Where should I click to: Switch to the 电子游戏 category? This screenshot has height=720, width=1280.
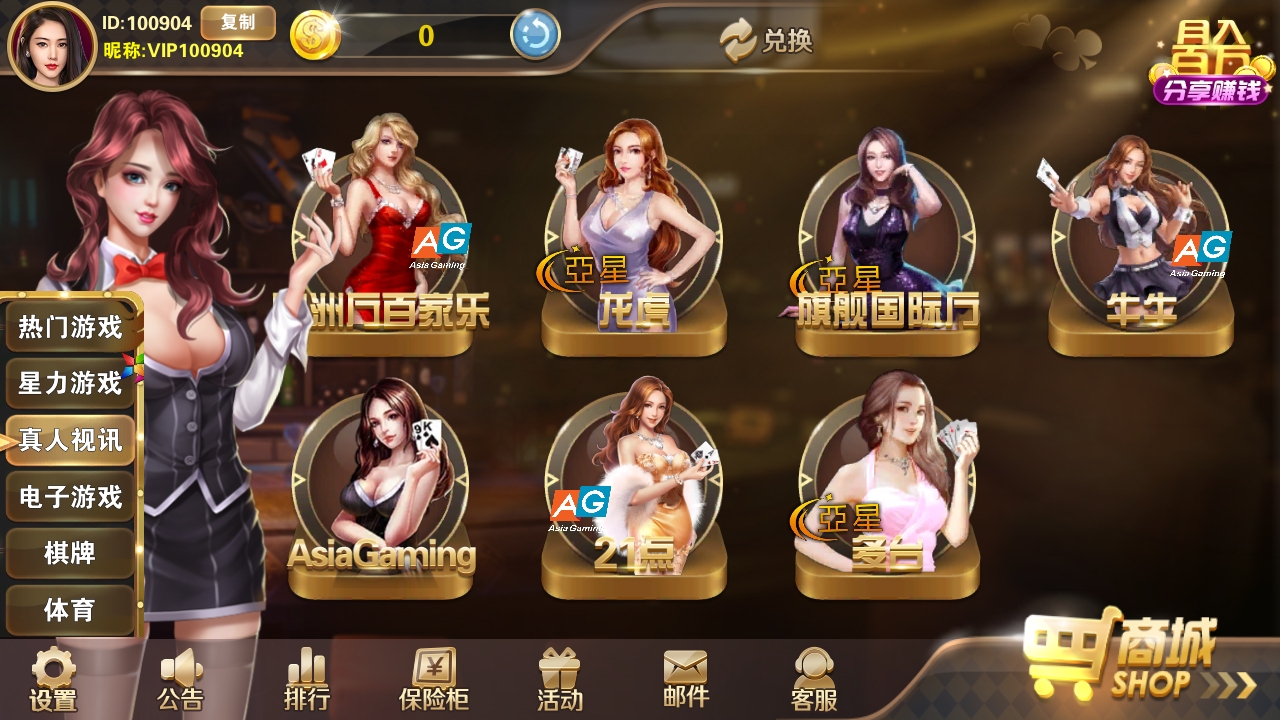tap(70, 497)
